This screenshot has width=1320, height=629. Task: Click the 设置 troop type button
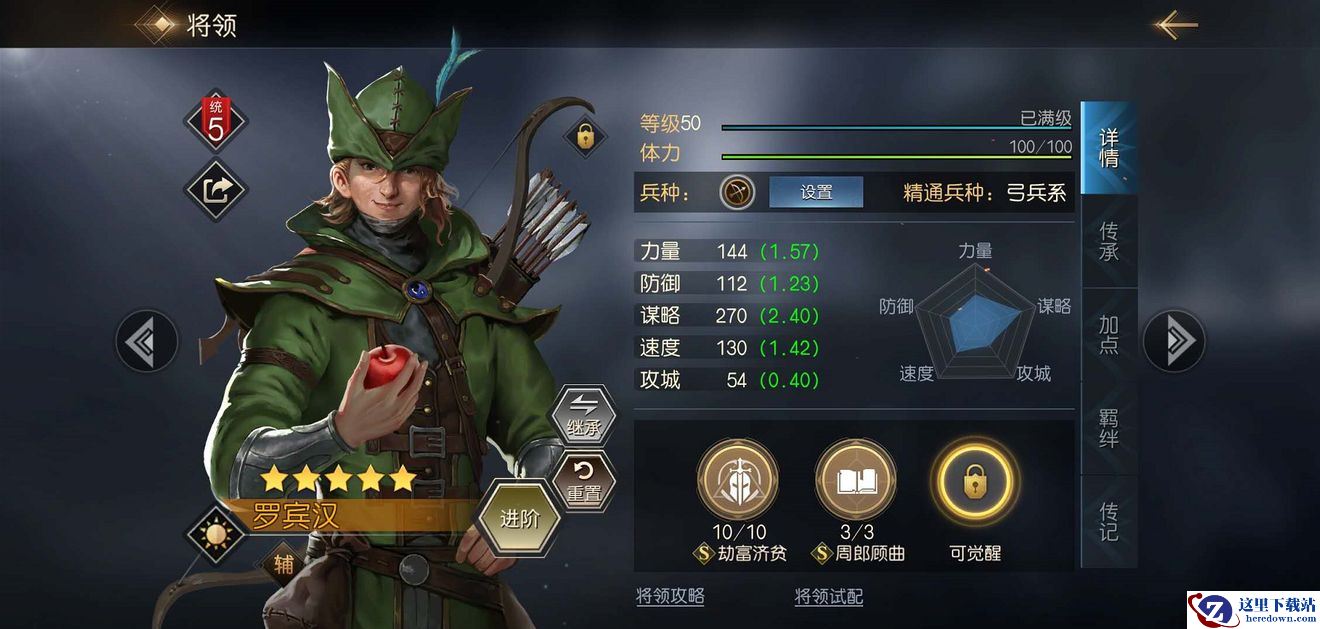click(x=816, y=192)
